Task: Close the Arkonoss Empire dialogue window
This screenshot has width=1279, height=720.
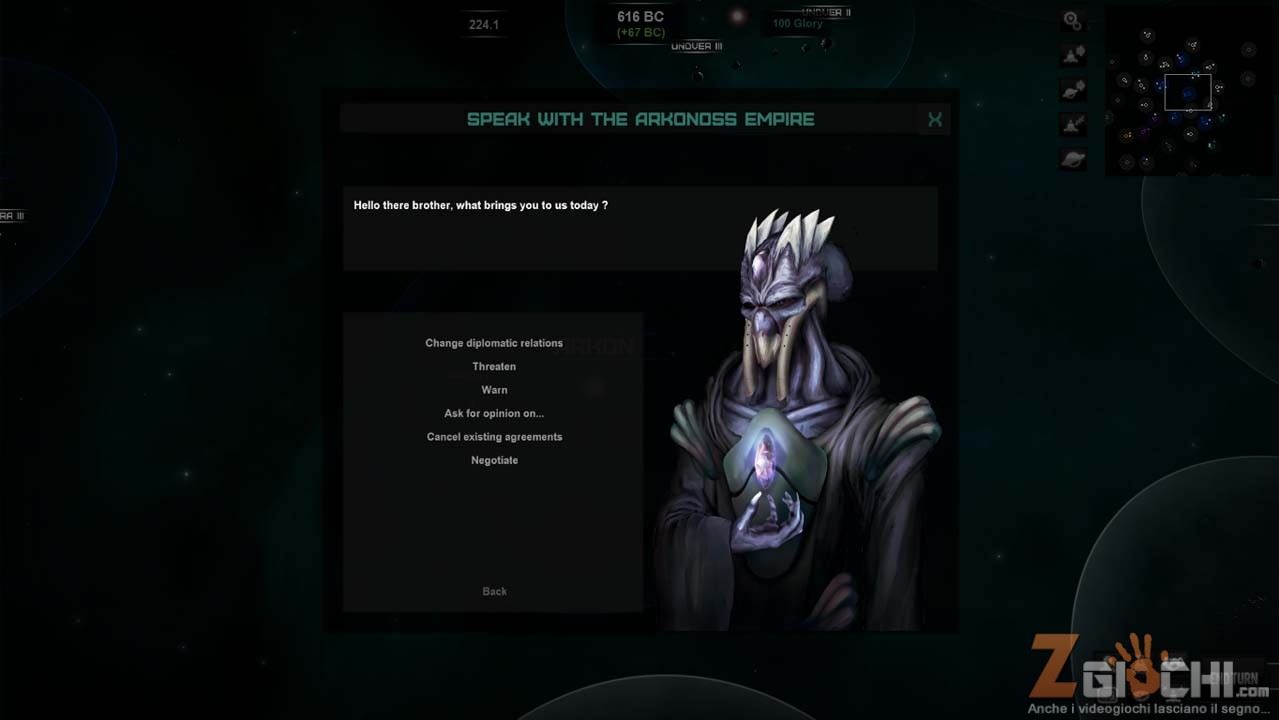Action: point(935,120)
